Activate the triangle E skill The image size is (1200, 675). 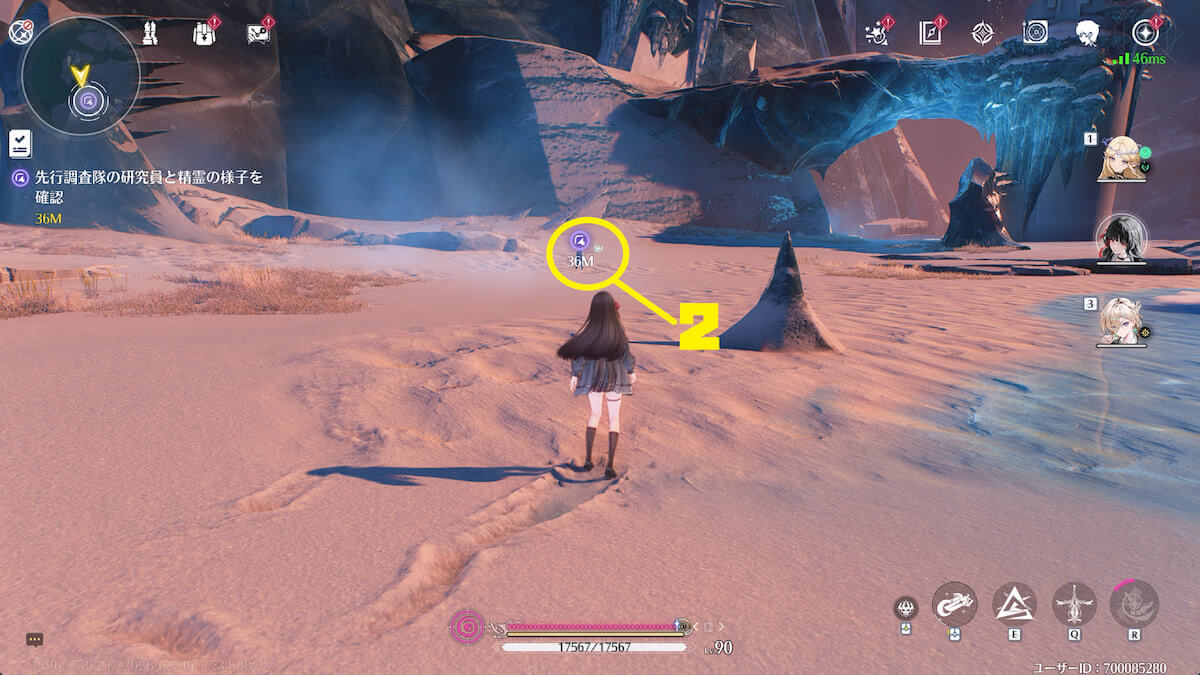[x=1014, y=603]
